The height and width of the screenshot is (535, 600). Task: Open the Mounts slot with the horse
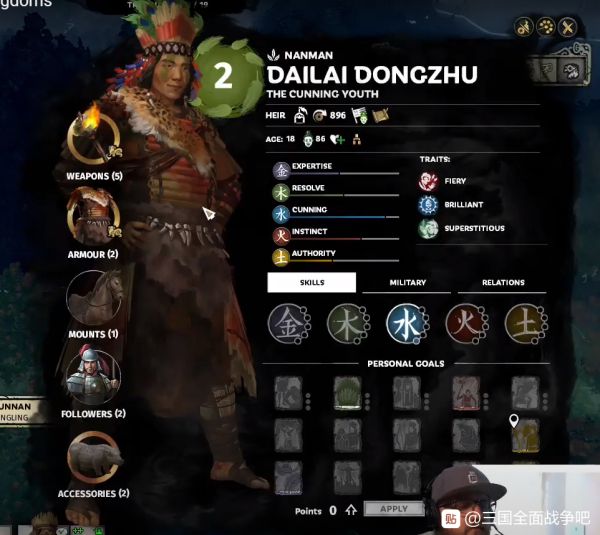pyautogui.click(x=93, y=297)
